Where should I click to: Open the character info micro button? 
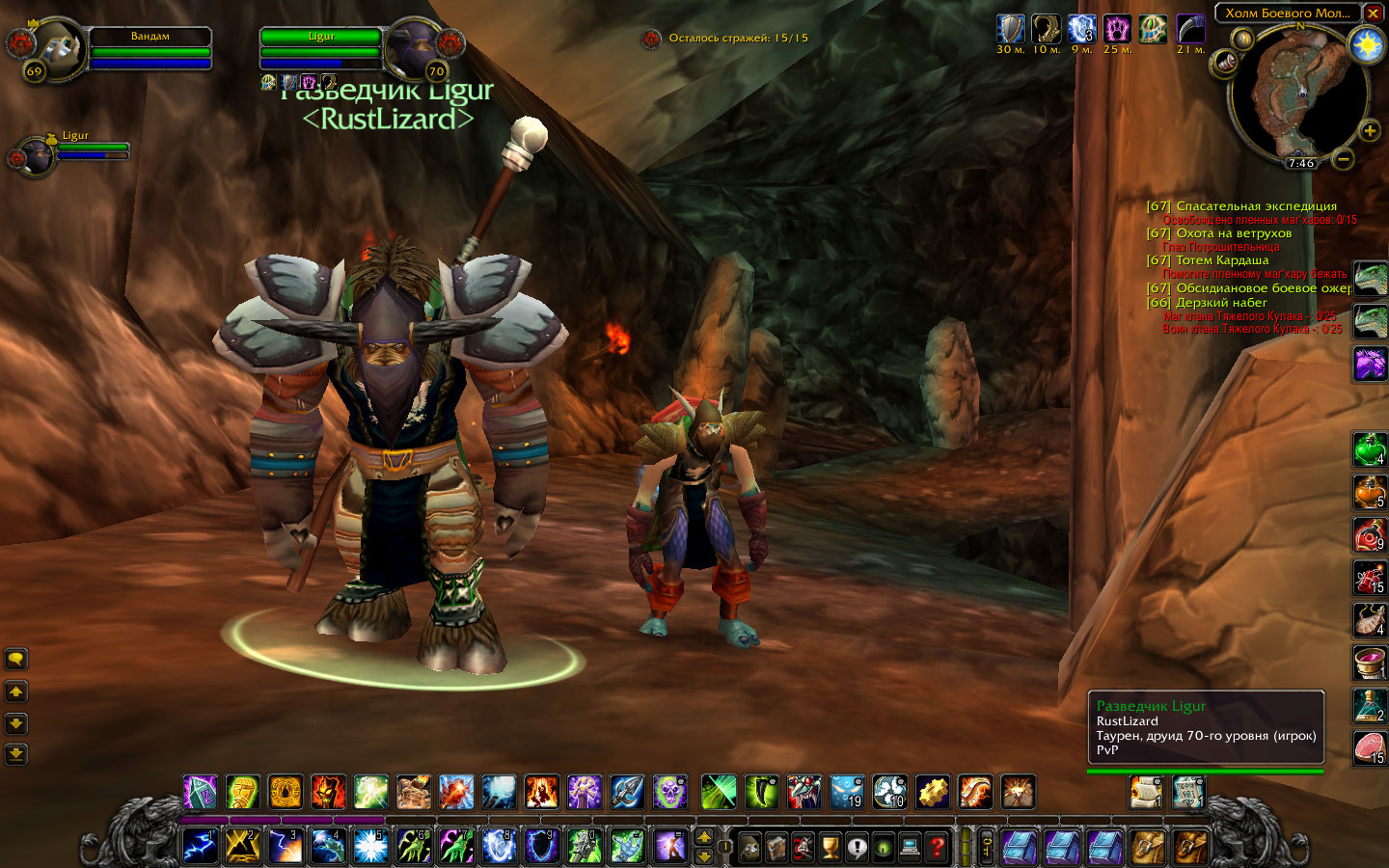tap(750, 847)
